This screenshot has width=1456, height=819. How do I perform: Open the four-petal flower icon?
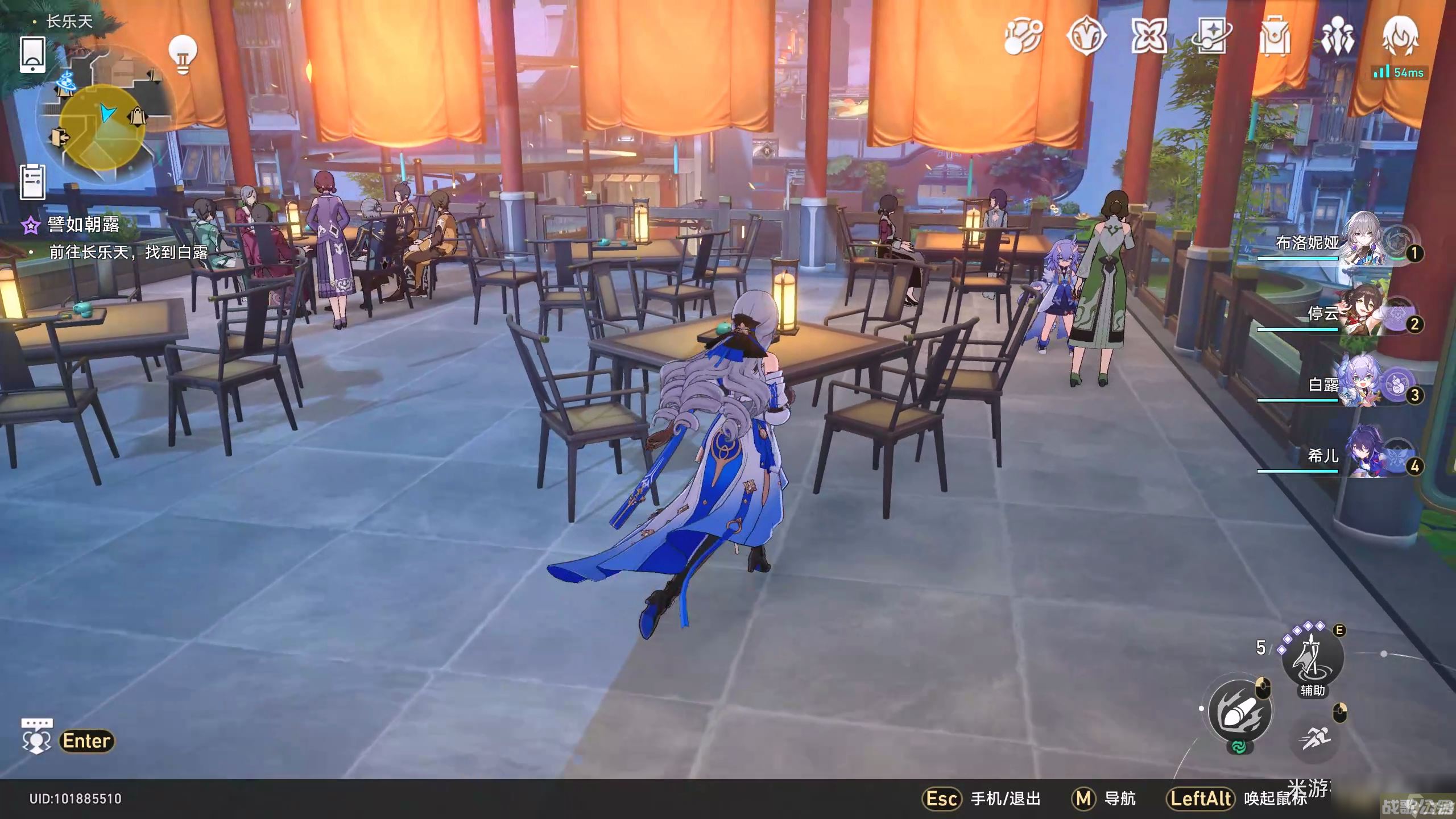click(1148, 36)
